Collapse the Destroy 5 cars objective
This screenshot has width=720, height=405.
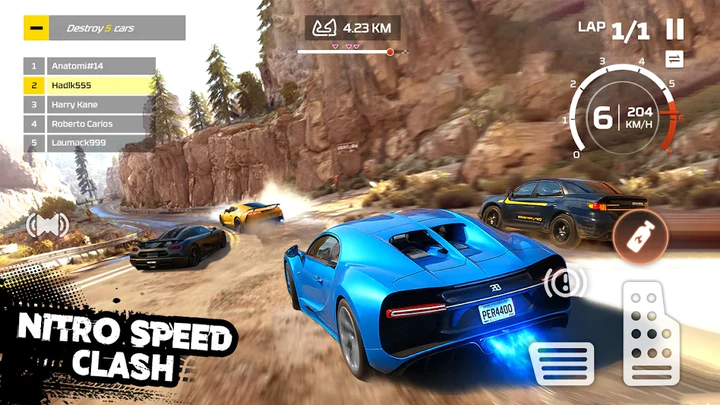coord(37,29)
